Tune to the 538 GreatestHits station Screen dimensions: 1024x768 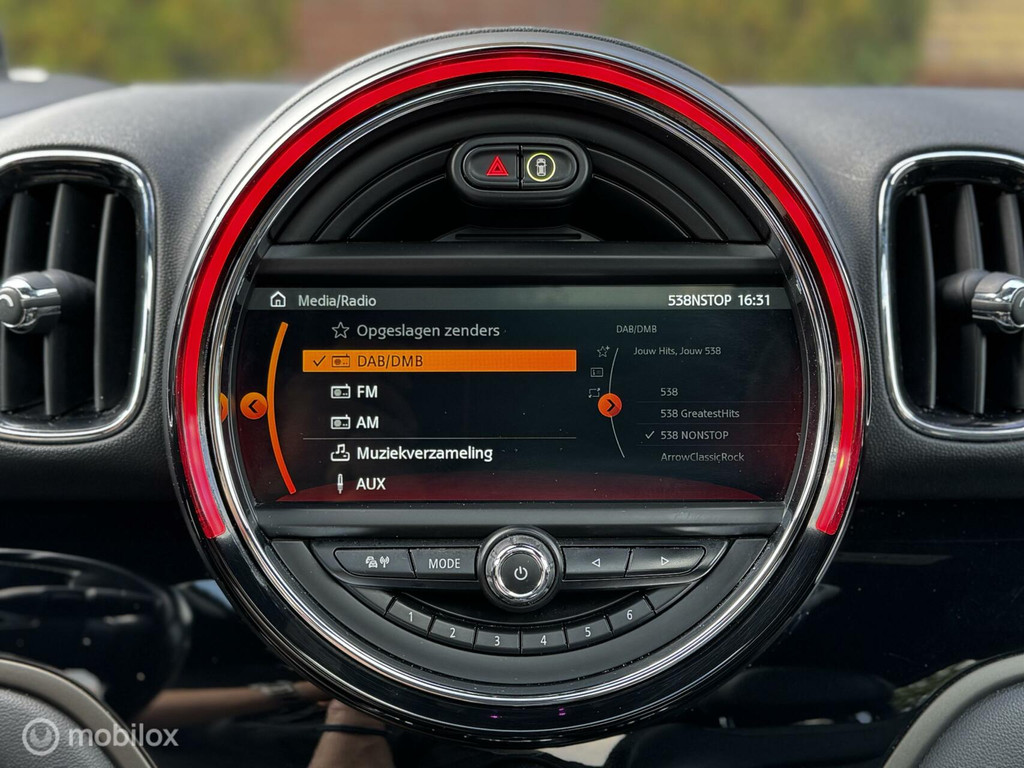pos(700,413)
